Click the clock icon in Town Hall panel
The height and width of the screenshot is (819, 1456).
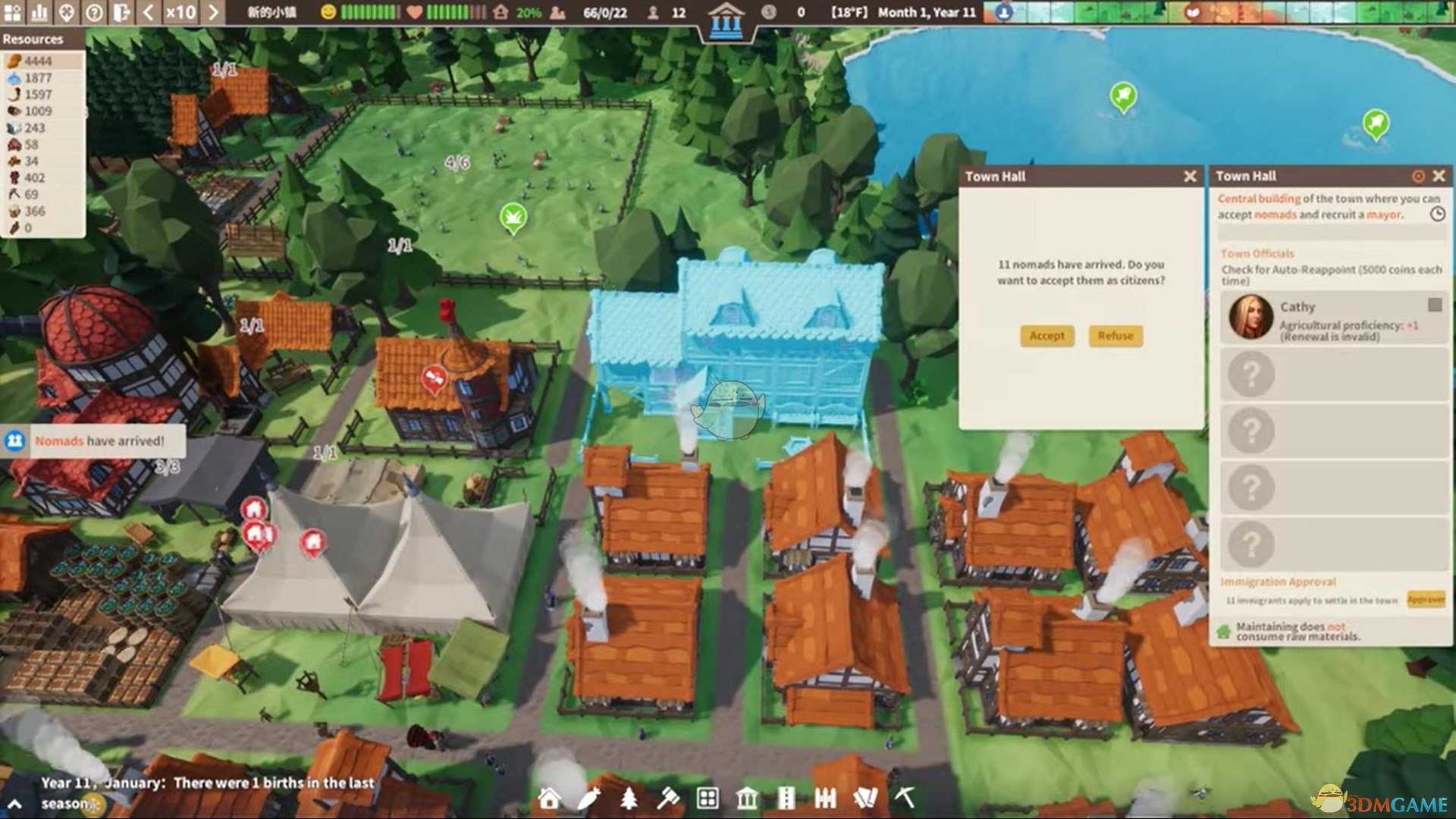[1437, 215]
